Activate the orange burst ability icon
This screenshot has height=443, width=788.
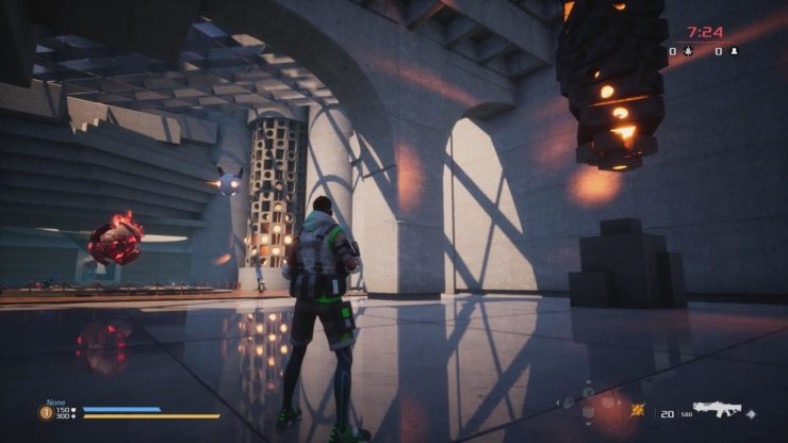[x=638, y=410]
